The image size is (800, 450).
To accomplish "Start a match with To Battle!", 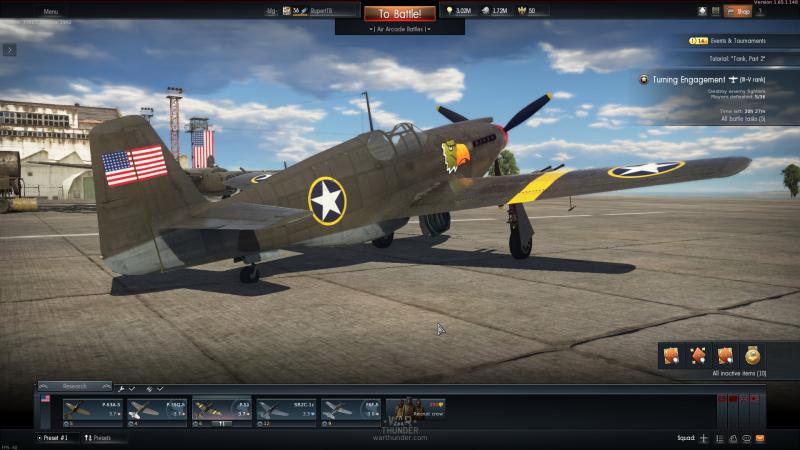I will tap(399, 14).
